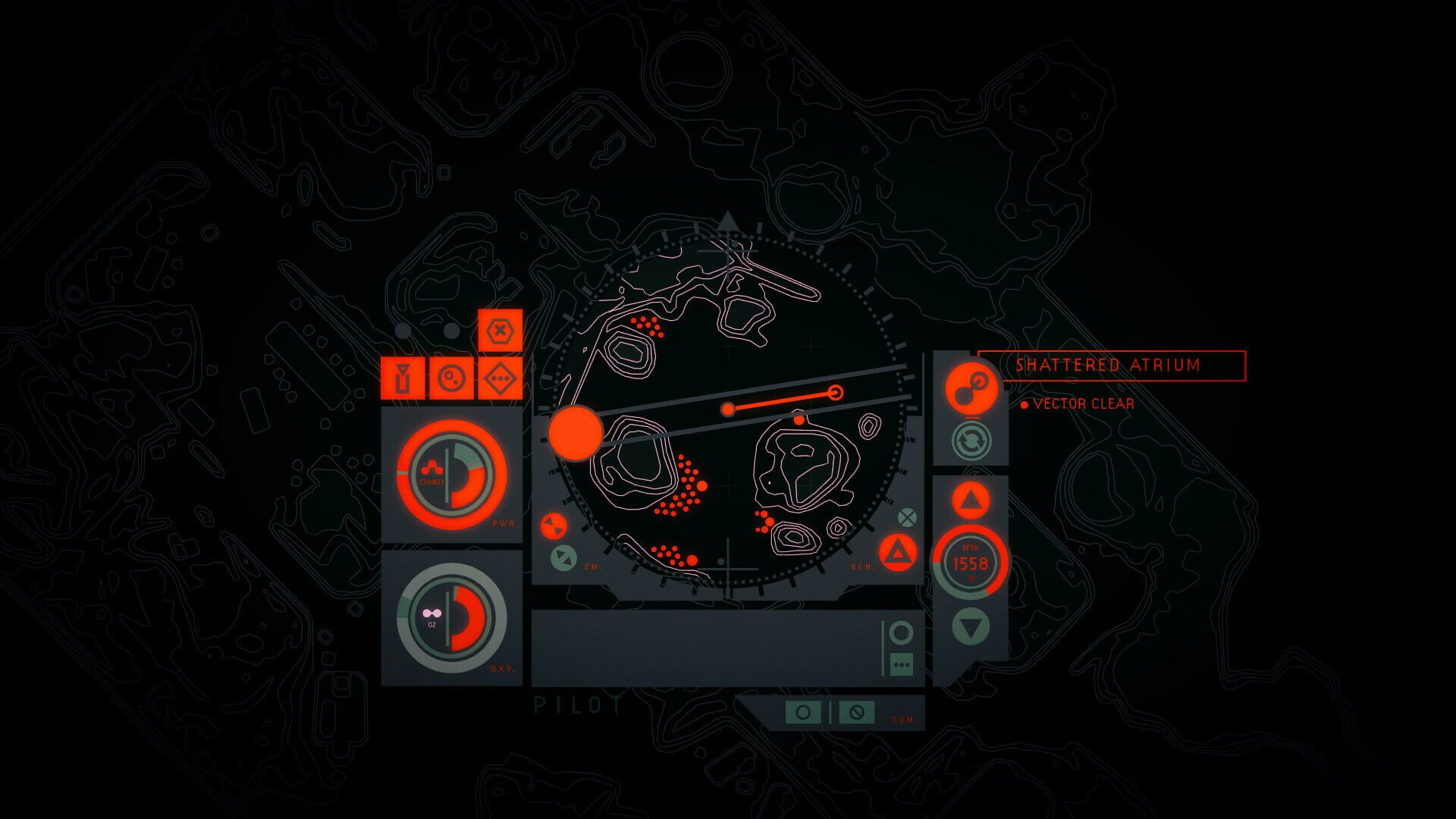Click the circular refresh cycle icon

971,441
